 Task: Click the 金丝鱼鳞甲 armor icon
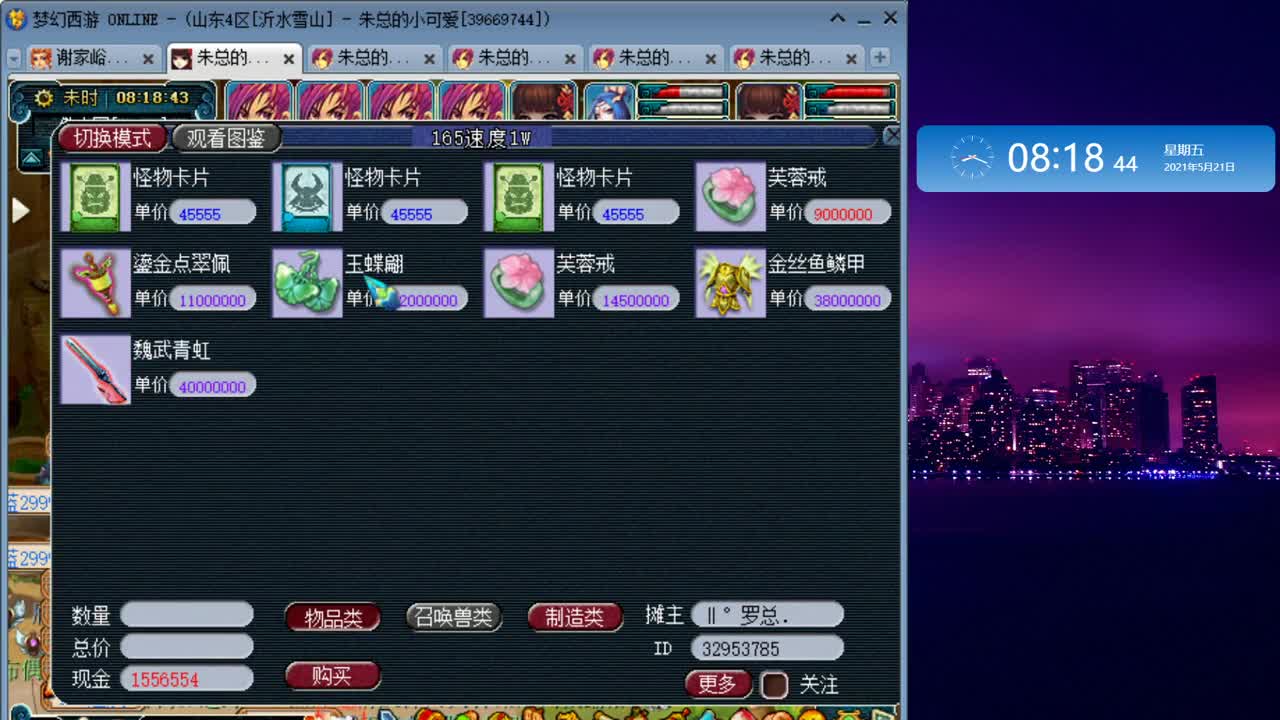tap(730, 282)
